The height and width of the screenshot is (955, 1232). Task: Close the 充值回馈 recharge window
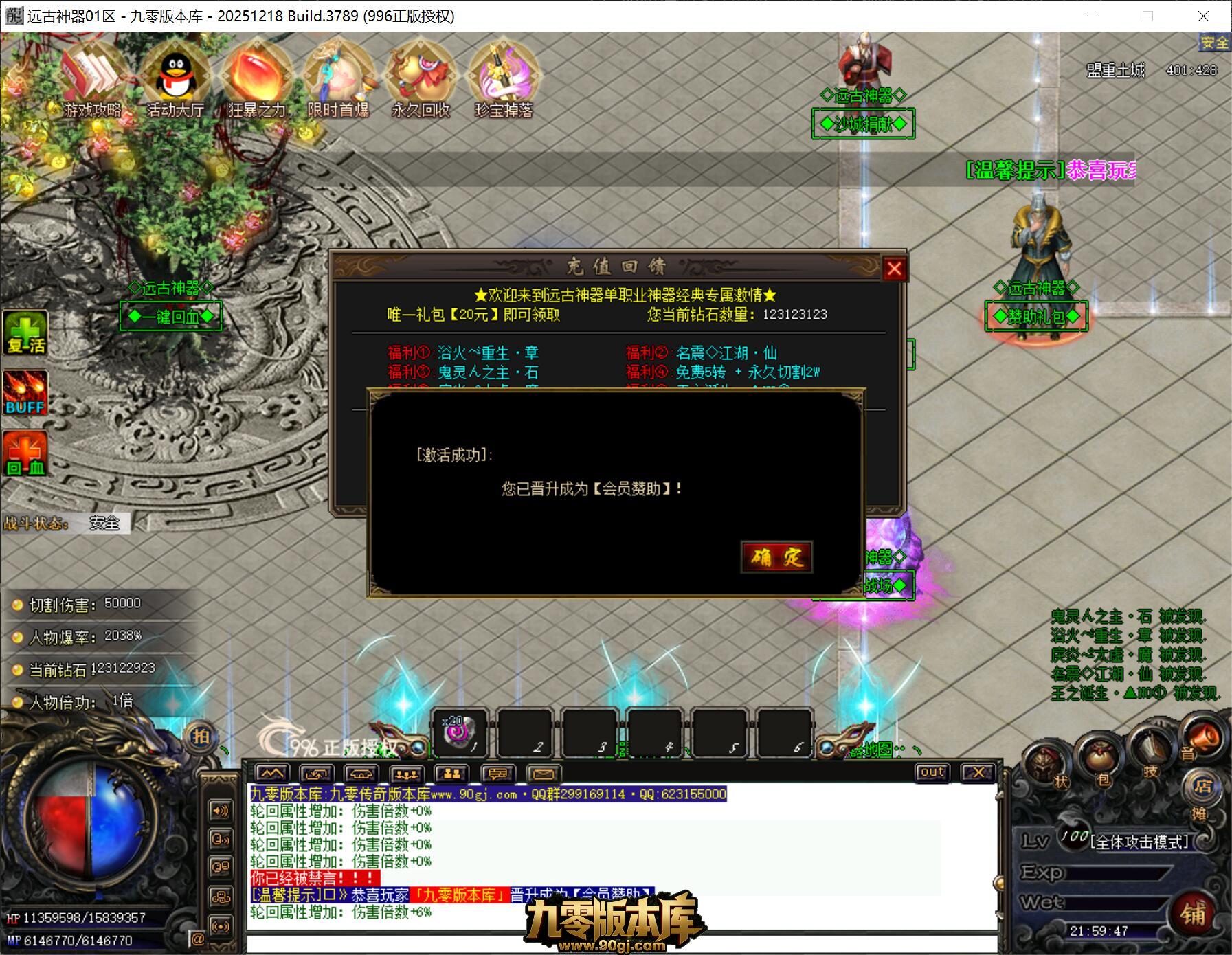point(894,269)
